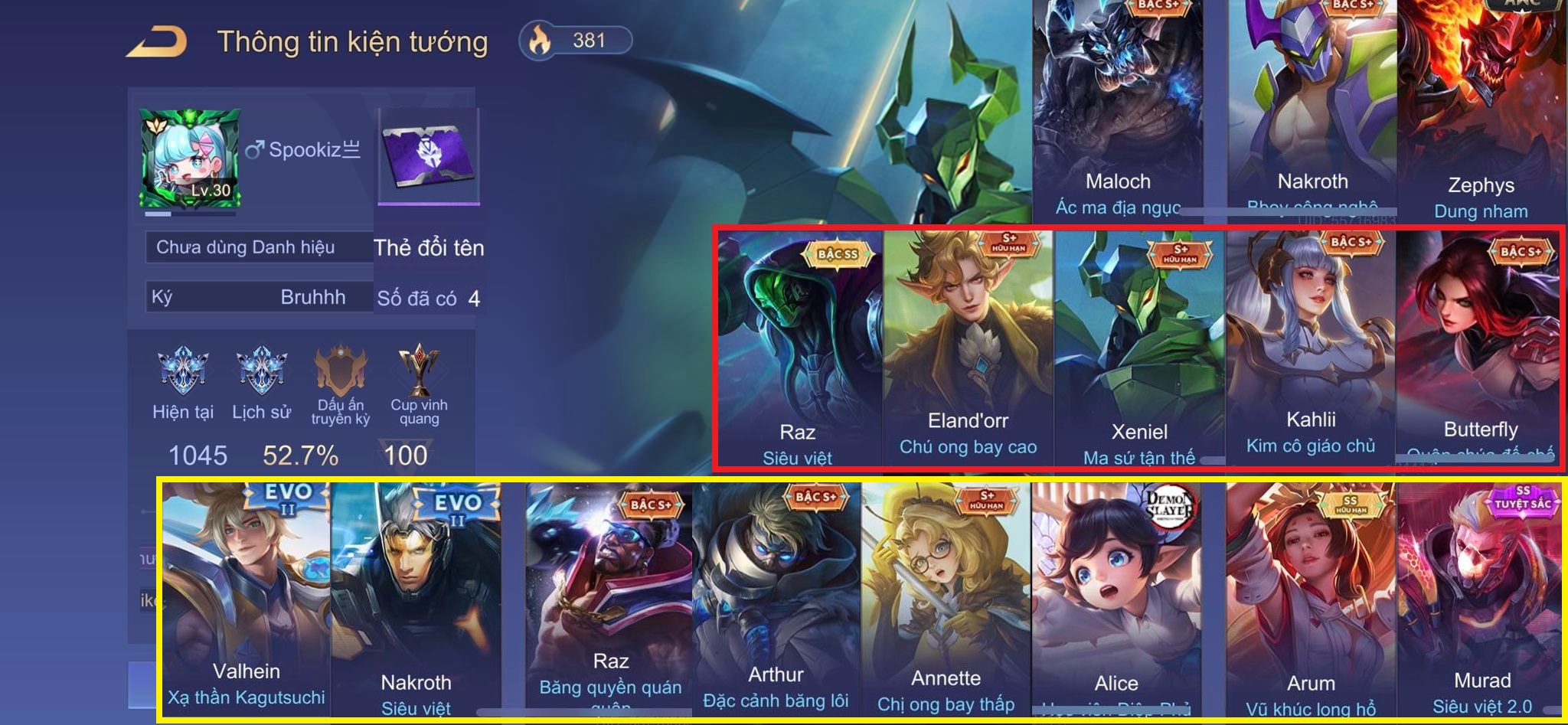The image size is (1568, 725).
Task: Open the Spookiz player avatar
Action: pyautogui.click(x=191, y=158)
